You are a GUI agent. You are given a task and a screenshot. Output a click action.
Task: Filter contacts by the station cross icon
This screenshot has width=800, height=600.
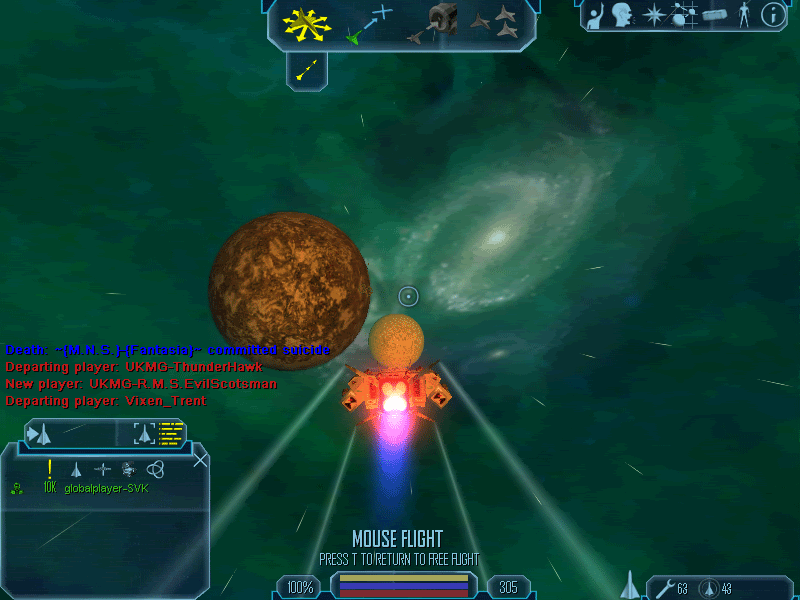tap(102, 468)
